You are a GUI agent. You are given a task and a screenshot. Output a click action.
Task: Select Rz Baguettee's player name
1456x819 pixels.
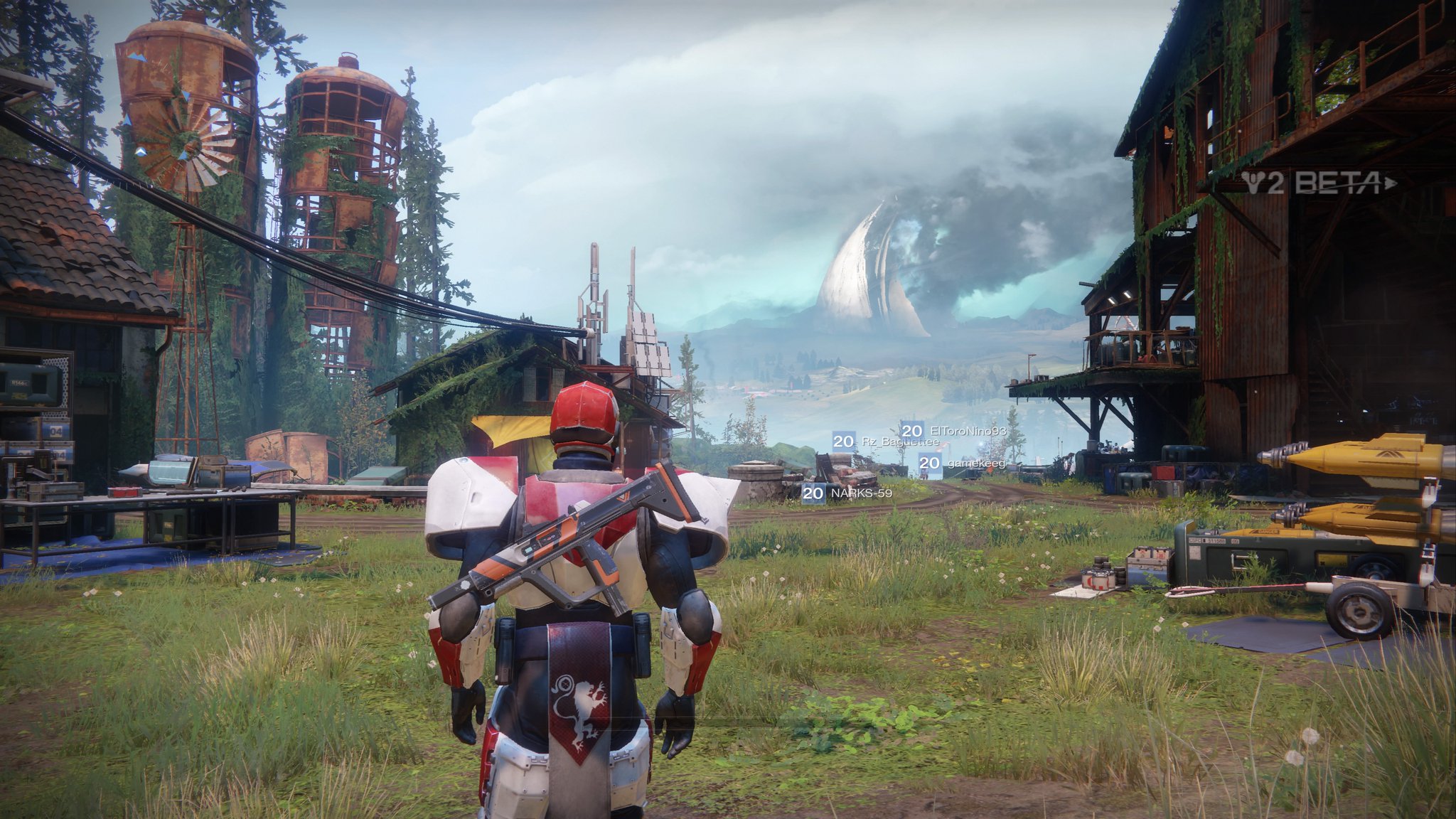[x=899, y=442]
